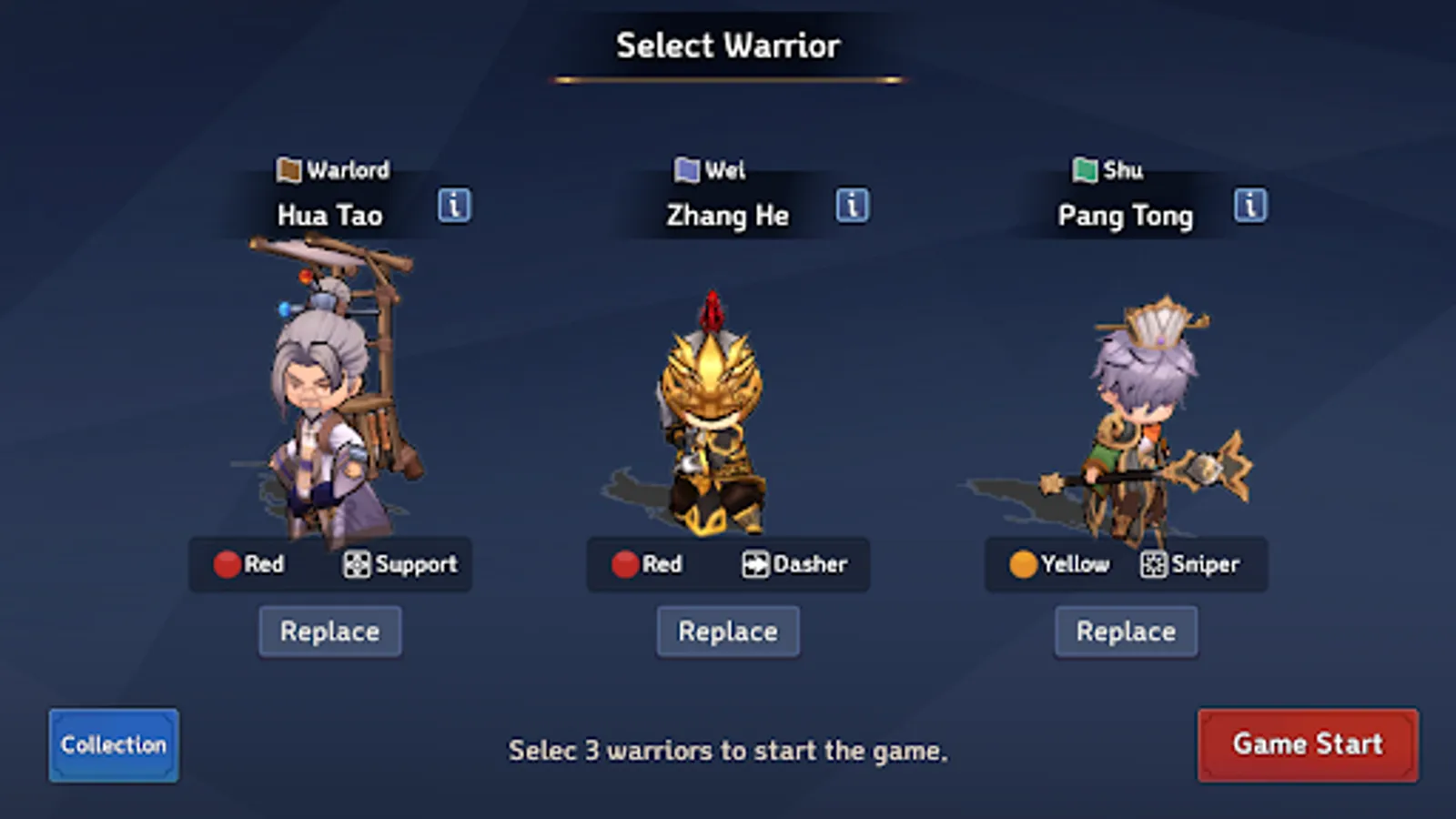The width and height of the screenshot is (1456, 819).
Task: Click the red color dot under Zhang He
Action: click(624, 564)
